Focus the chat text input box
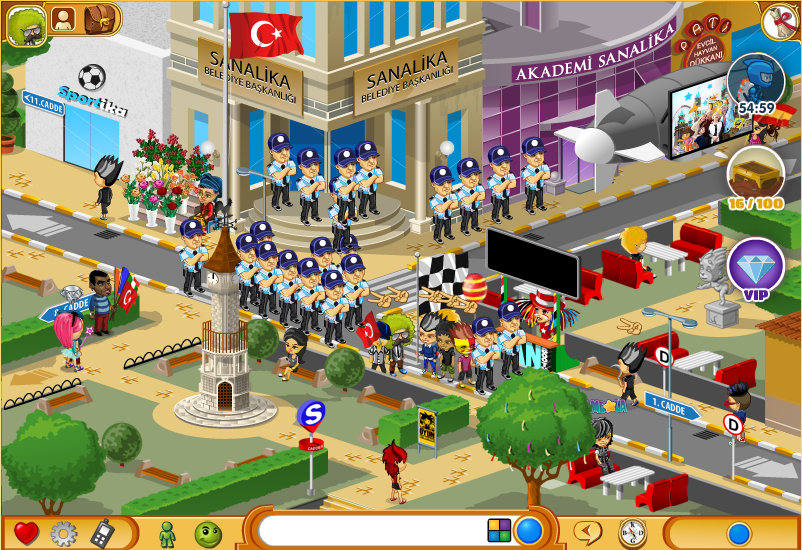This screenshot has height=550, width=802. click(x=370, y=530)
